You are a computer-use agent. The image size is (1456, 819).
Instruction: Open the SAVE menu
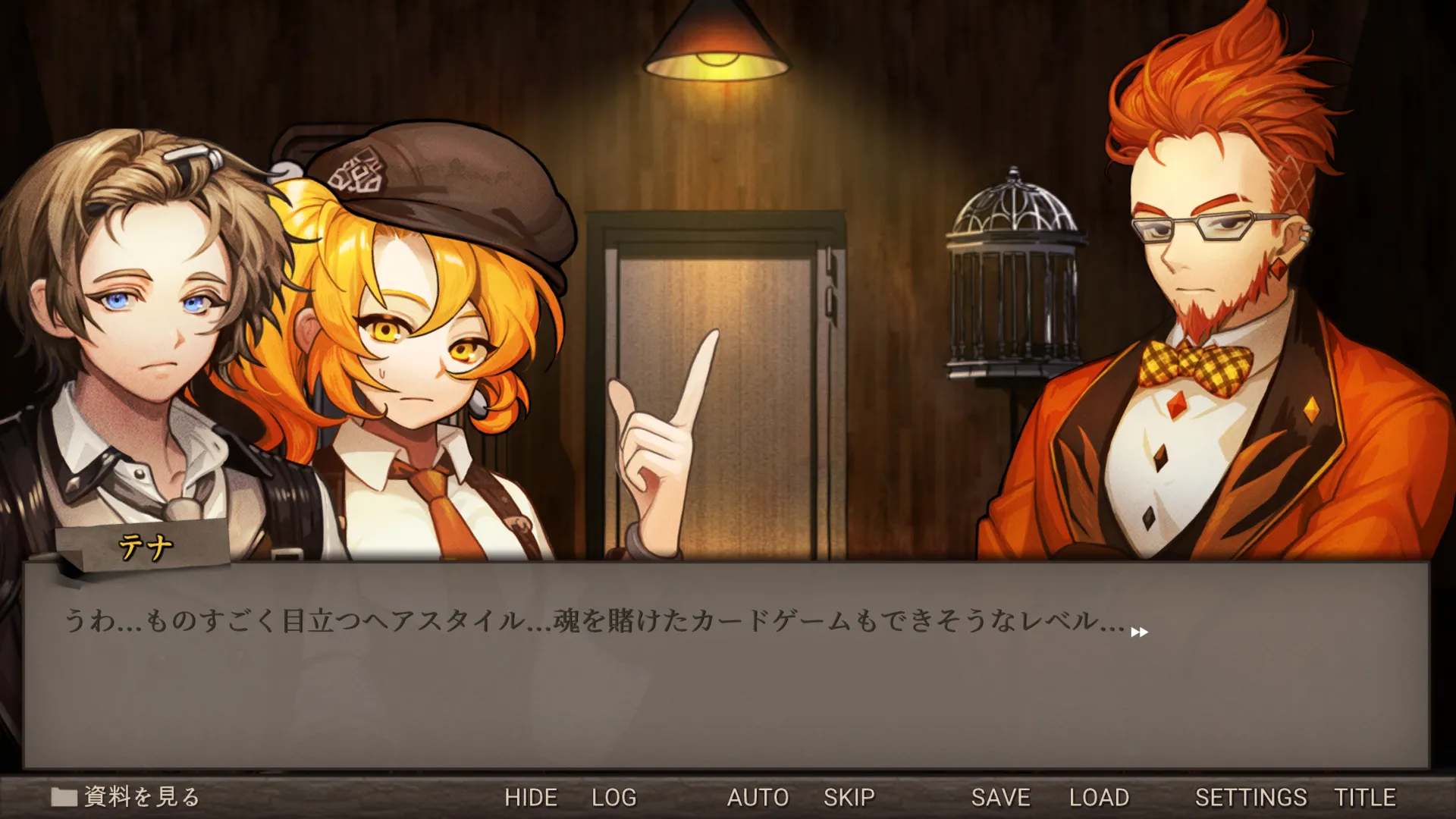point(1000,798)
